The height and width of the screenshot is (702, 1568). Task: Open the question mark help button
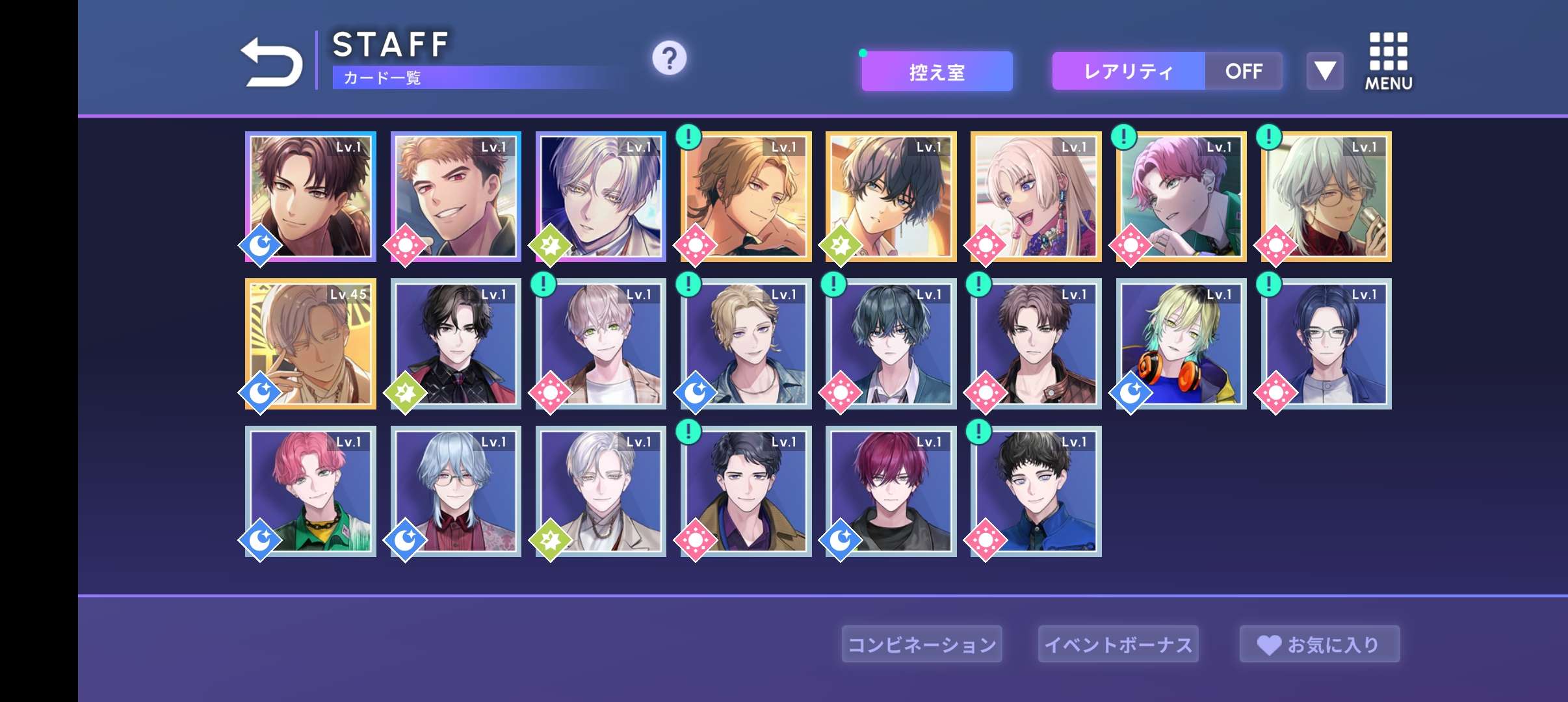(x=669, y=58)
